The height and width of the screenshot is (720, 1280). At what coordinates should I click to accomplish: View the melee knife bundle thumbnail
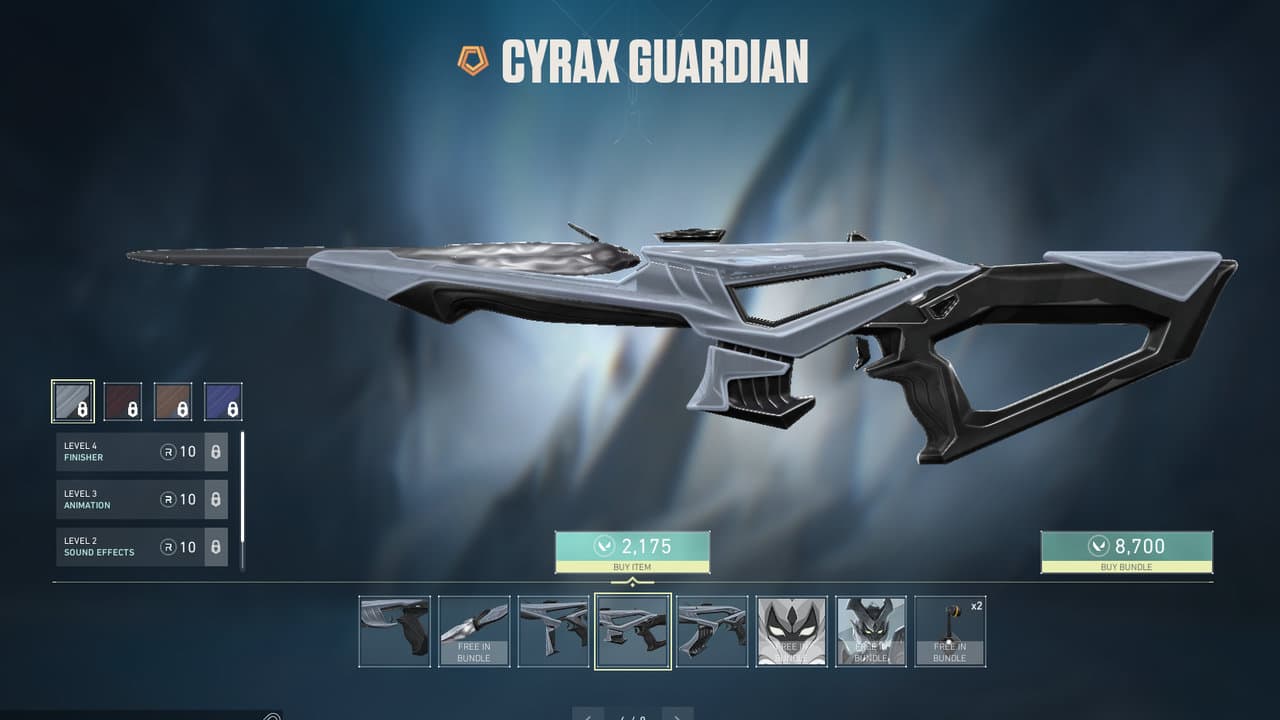click(474, 631)
